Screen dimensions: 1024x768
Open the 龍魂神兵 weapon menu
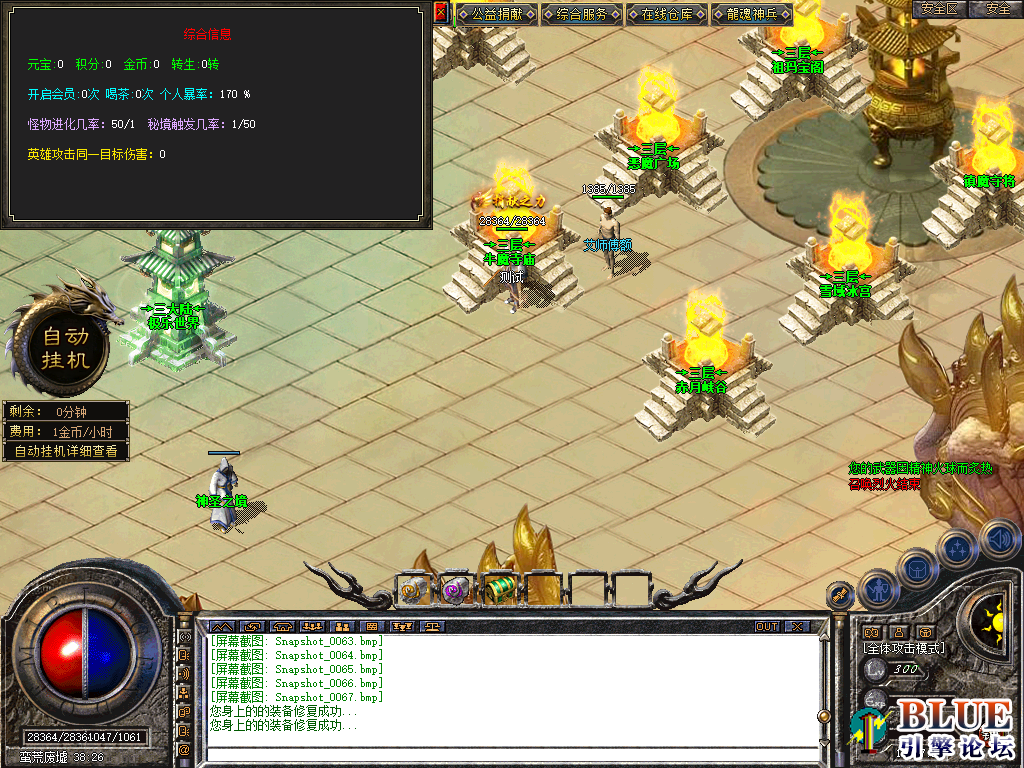click(752, 15)
